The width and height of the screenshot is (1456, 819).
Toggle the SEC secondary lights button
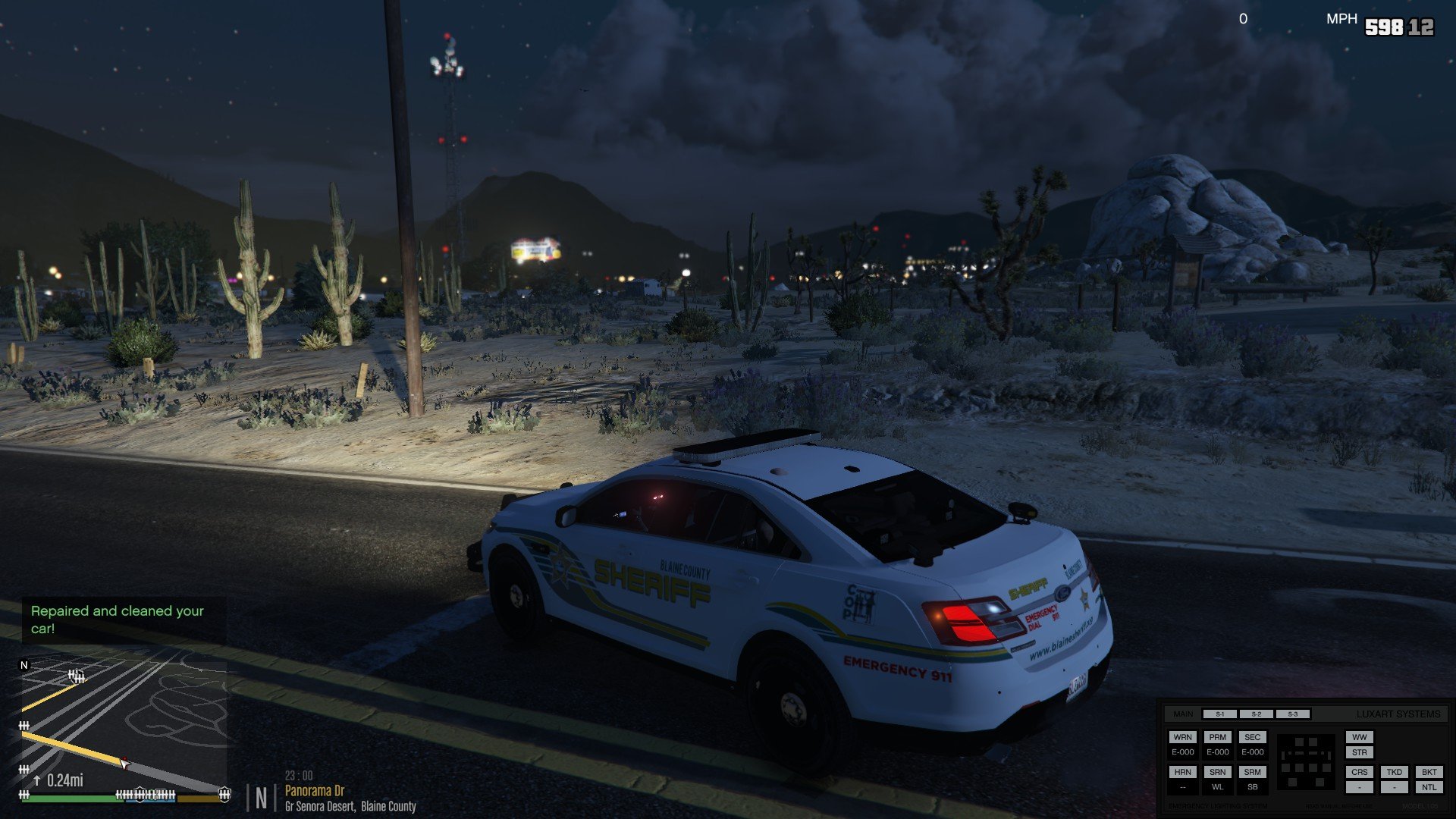1252,737
